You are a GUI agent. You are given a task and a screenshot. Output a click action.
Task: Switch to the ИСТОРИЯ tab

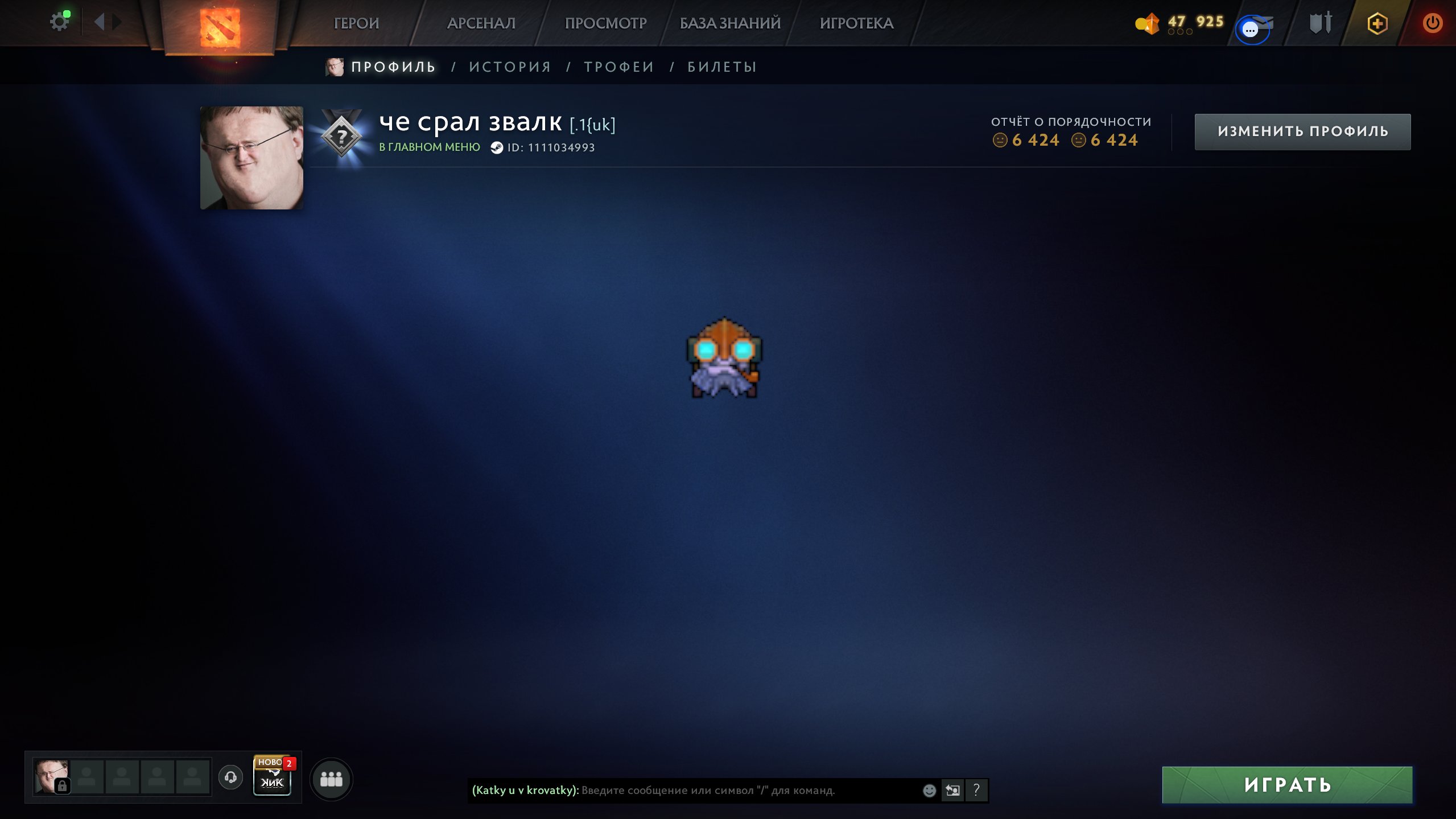(510, 66)
